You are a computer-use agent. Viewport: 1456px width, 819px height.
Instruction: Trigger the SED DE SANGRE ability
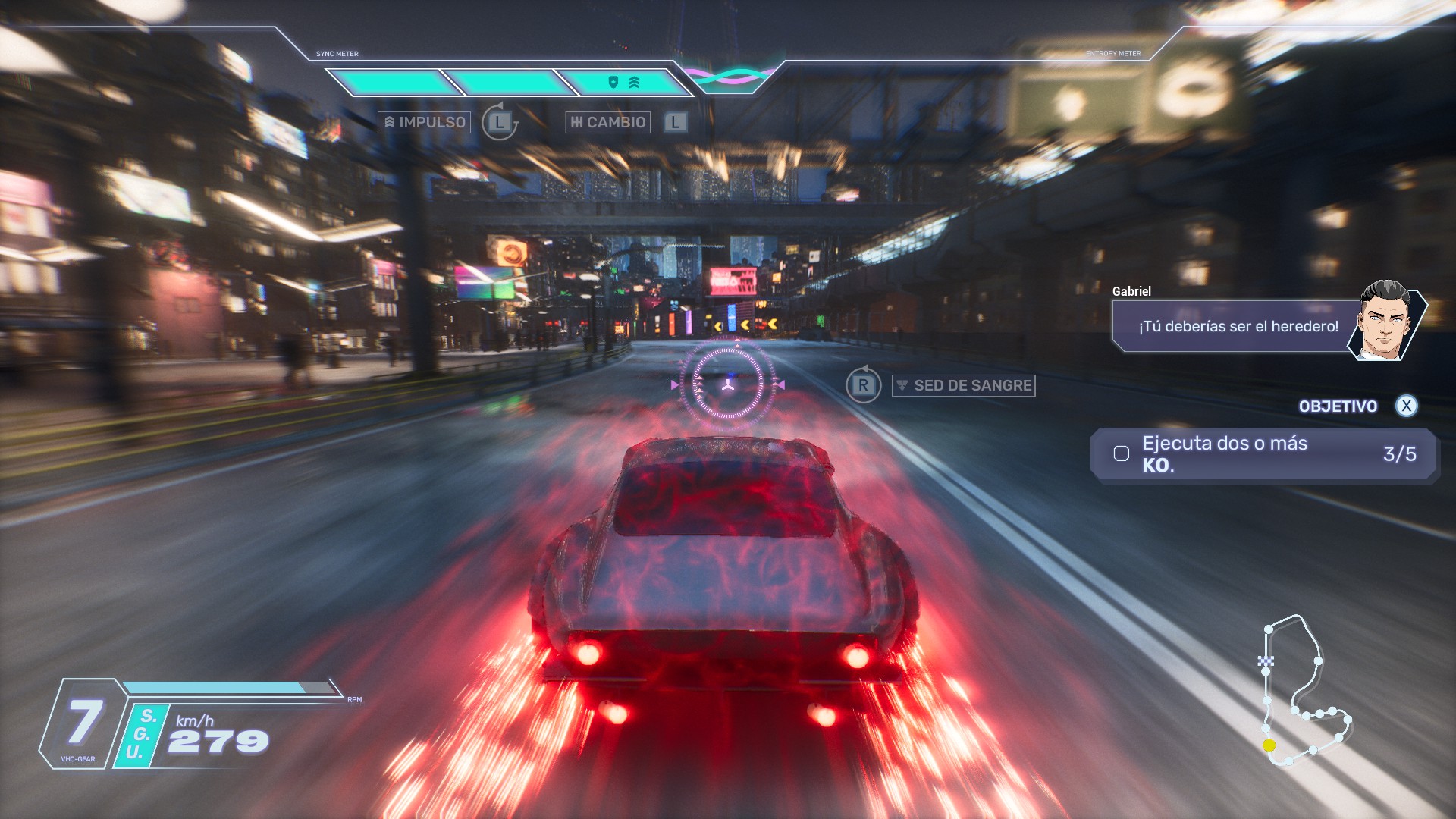point(963,385)
